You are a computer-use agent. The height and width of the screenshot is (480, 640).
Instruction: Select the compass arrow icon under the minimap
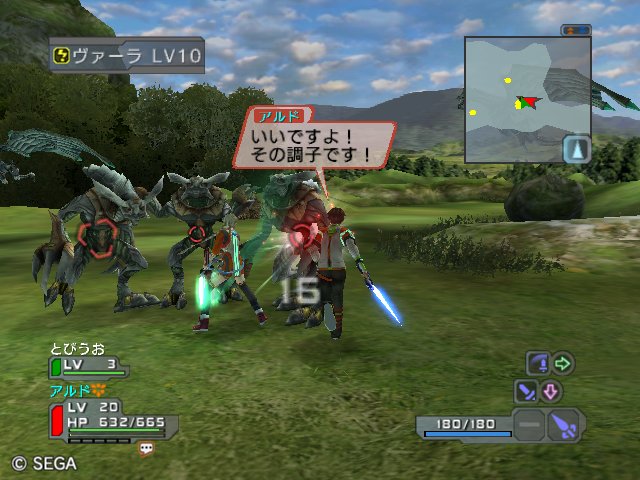577,150
